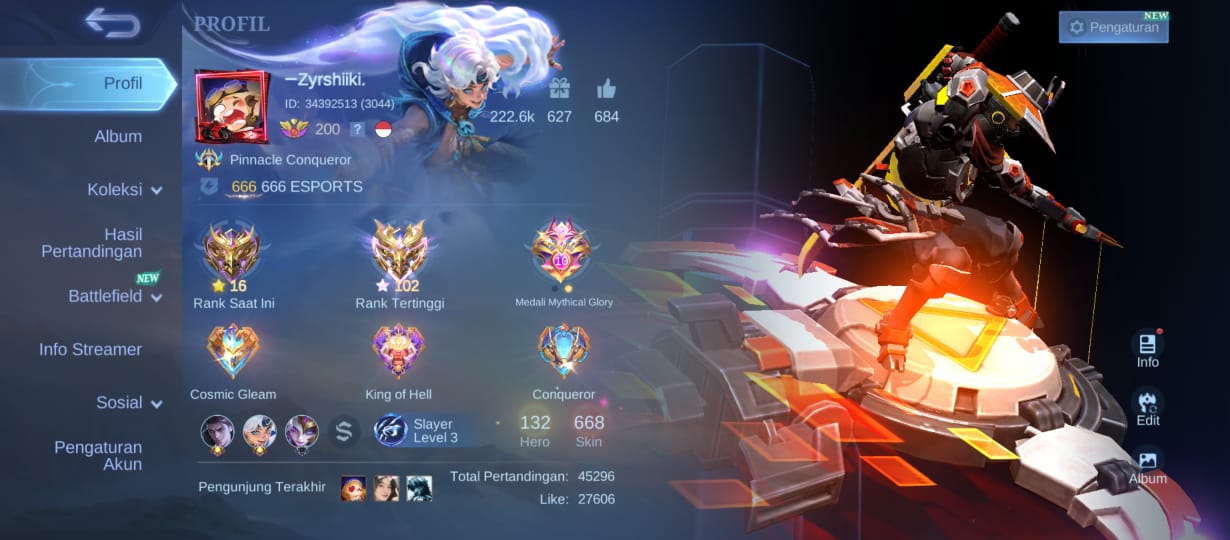Open the Album tab

point(117,136)
